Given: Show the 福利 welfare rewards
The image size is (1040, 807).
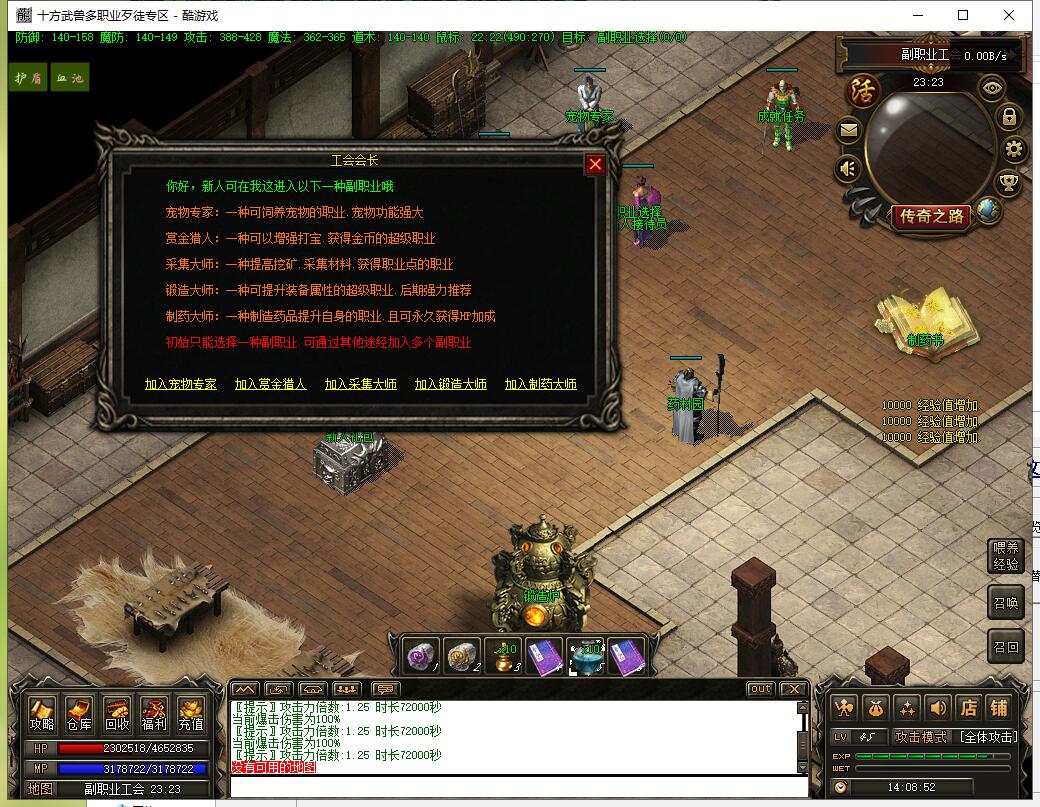Looking at the screenshot, I should point(154,713).
